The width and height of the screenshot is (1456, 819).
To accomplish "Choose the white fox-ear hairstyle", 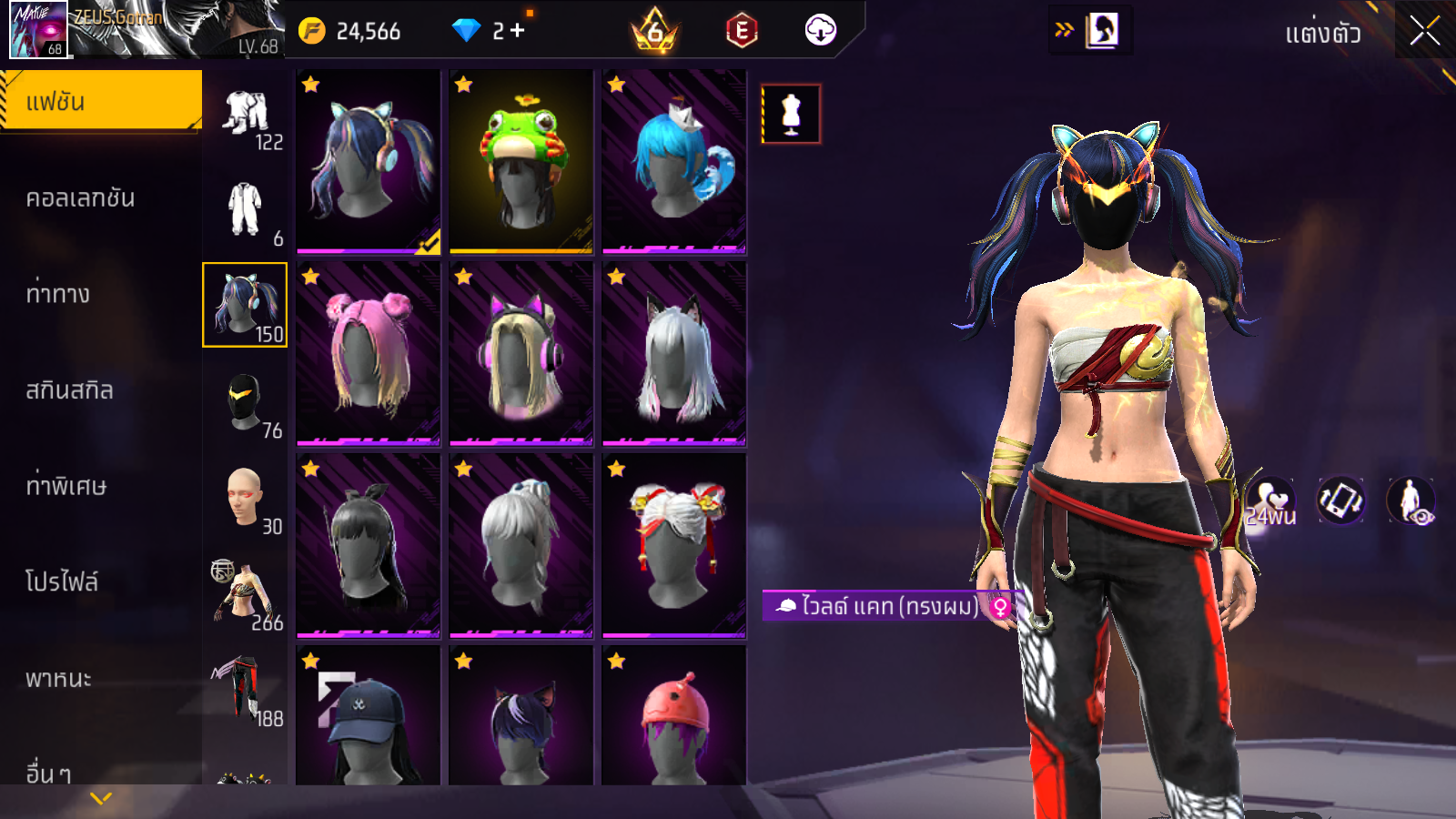I will (x=673, y=354).
